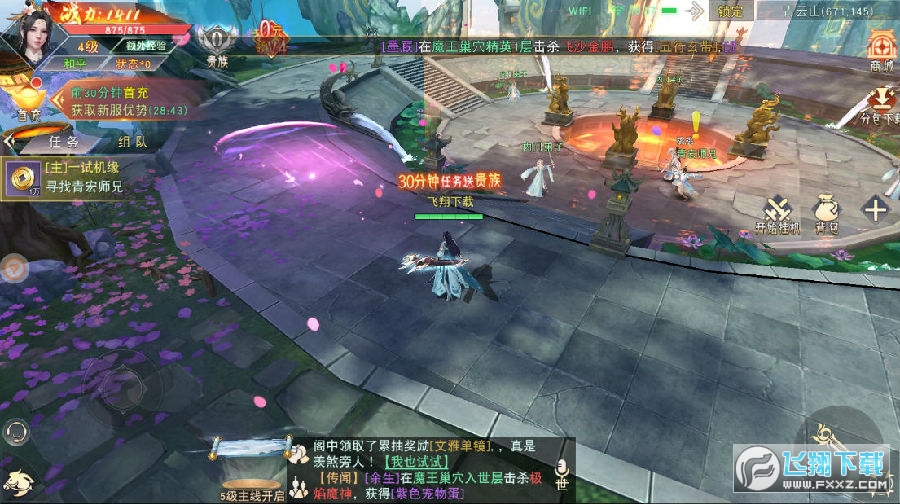Toggle the 锁定 lock button
The image size is (900, 504).
pos(730,11)
